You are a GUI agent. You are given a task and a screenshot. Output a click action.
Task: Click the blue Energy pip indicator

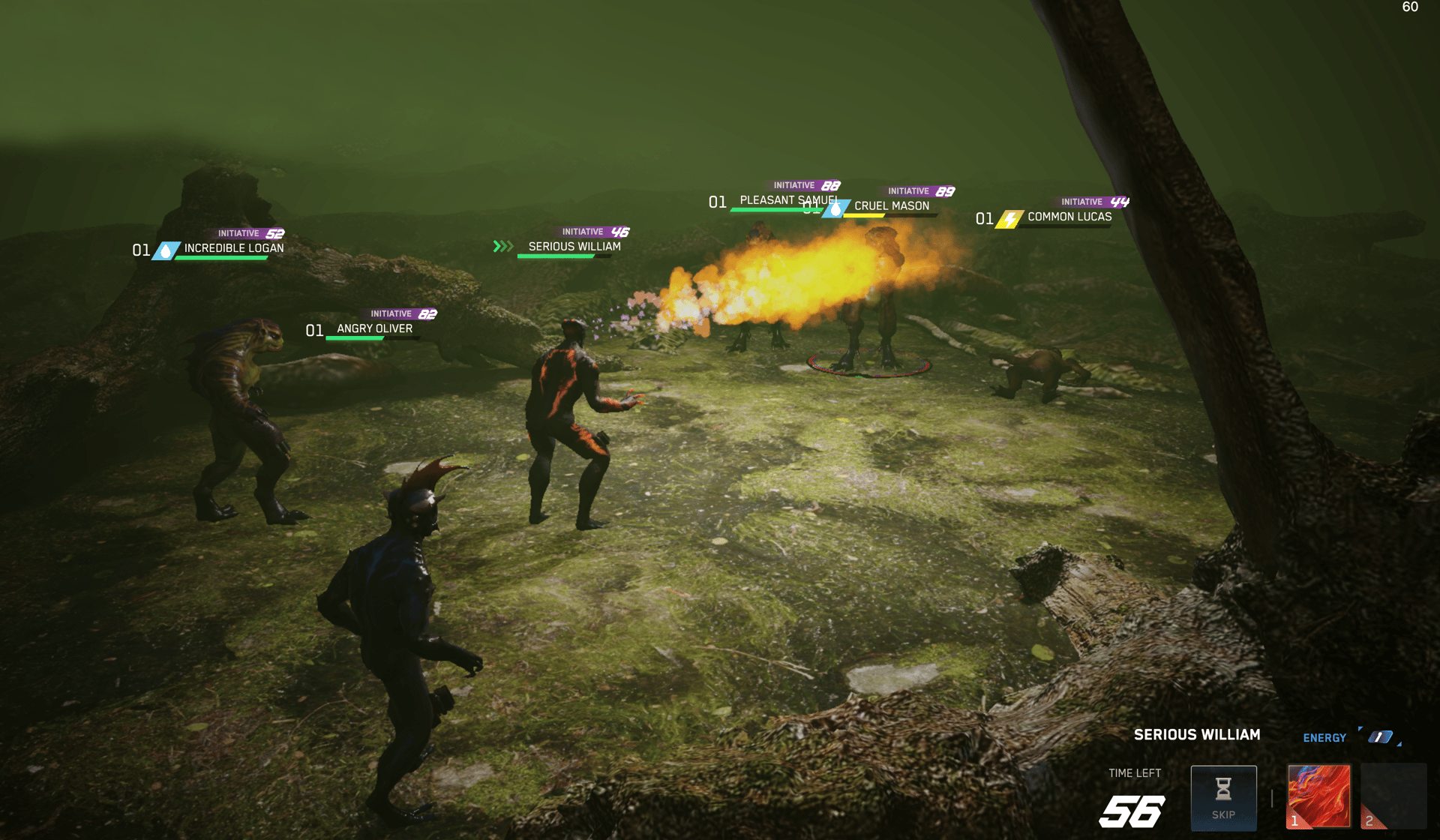[1382, 737]
